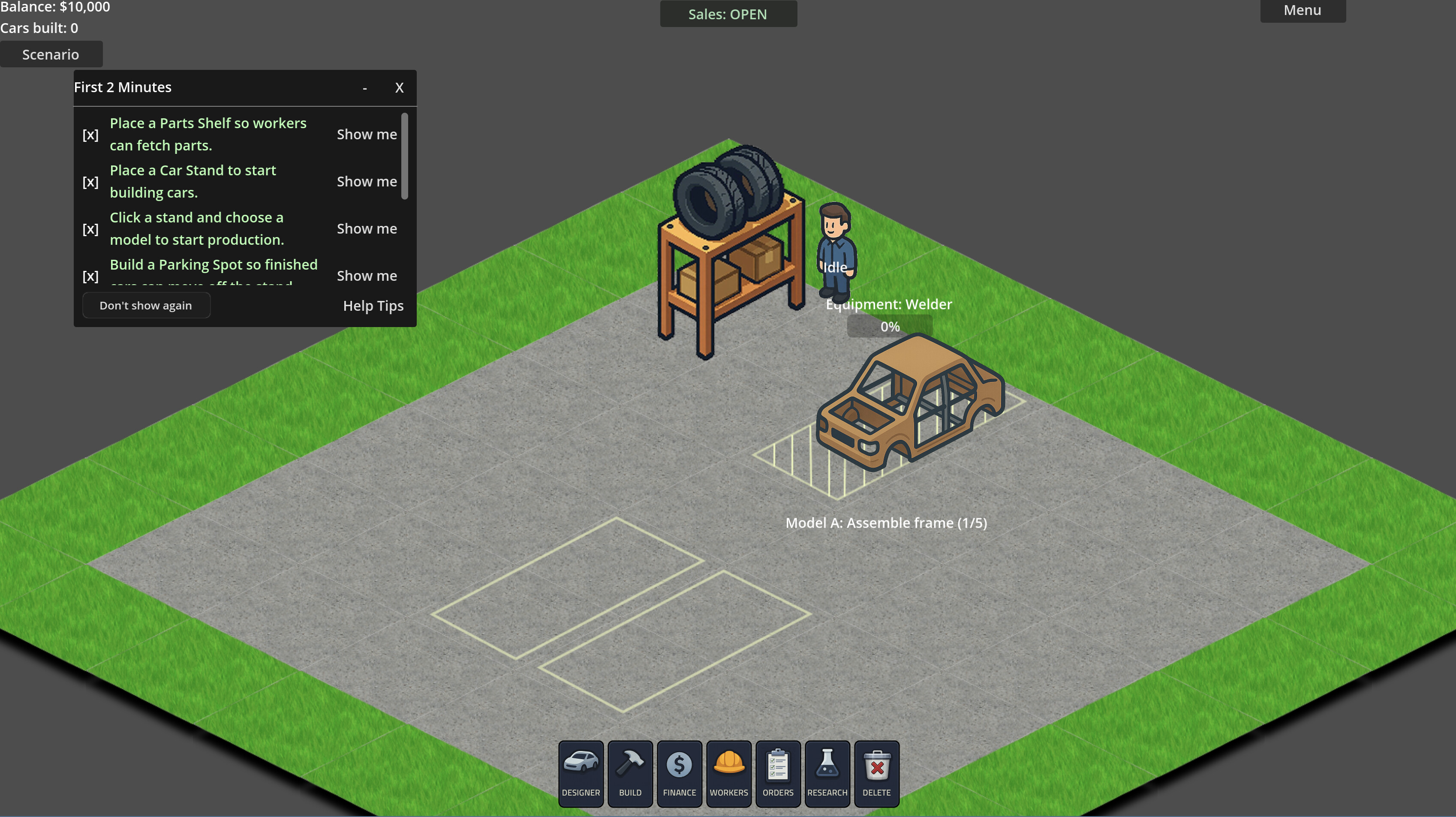Click the Sales: OPEN status indicator
Screen dimensions: 1456x817
[728, 14]
